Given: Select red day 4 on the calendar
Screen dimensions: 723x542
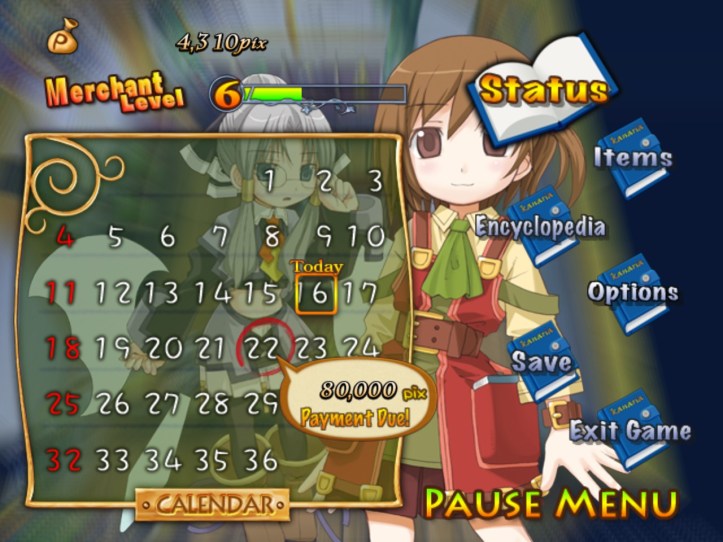Looking at the screenshot, I should click(x=65, y=237).
